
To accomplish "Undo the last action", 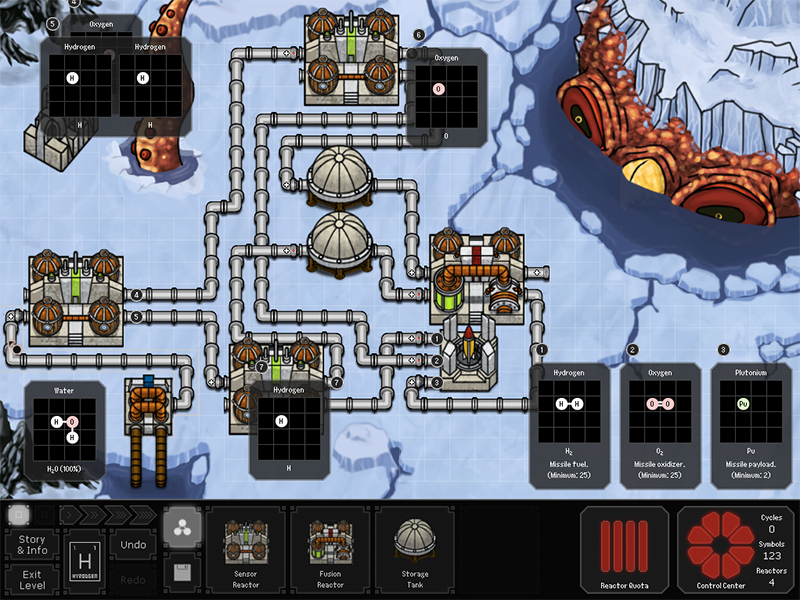I will tap(133, 545).
